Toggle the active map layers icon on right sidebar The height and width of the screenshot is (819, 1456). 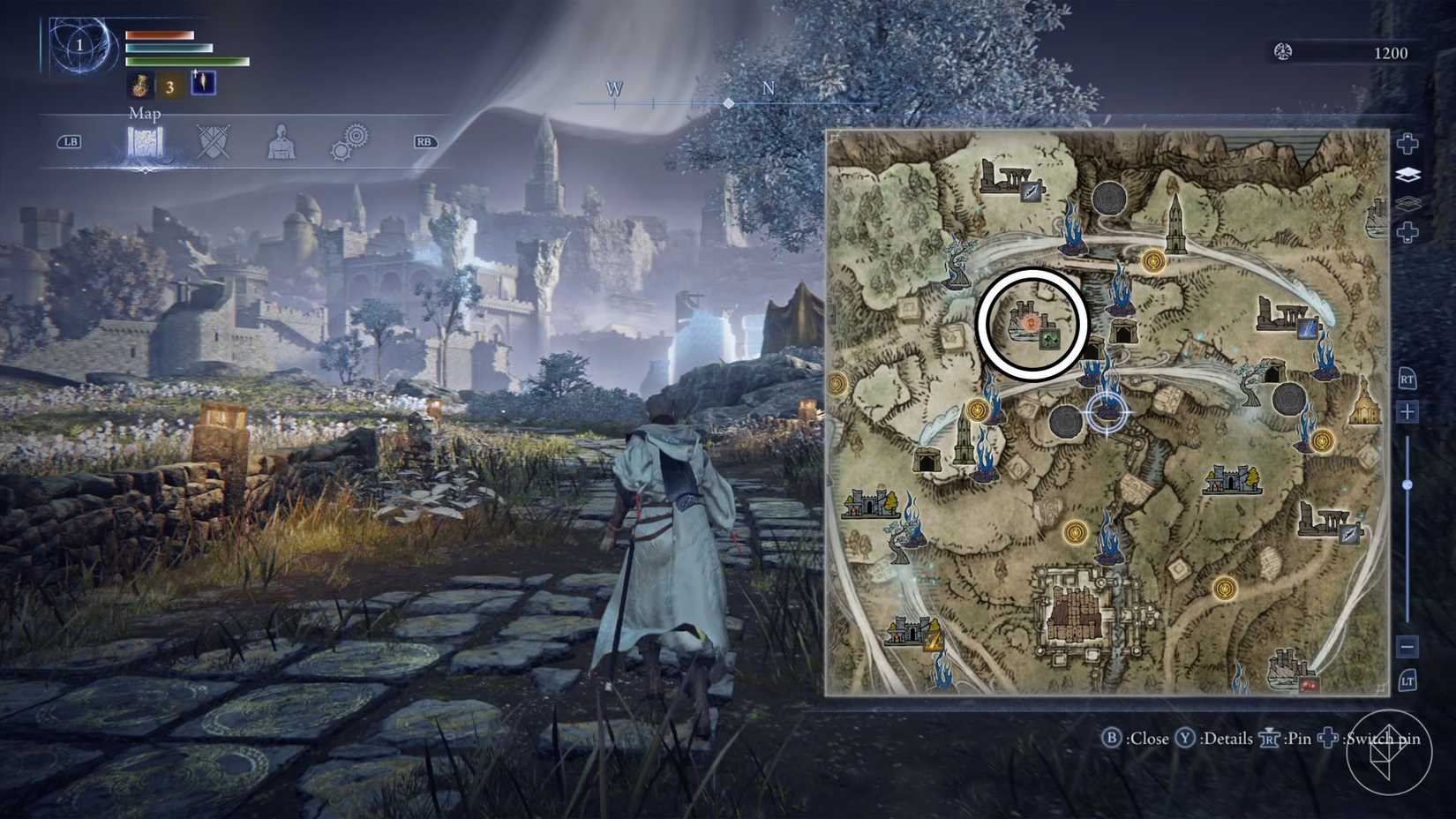click(x=1409, y=174)
